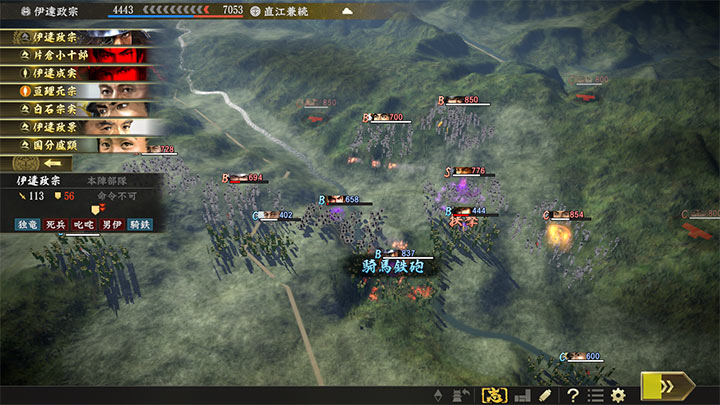Open the list menu icon
This screenshot has width=720, height=405.
pos(596,395)
